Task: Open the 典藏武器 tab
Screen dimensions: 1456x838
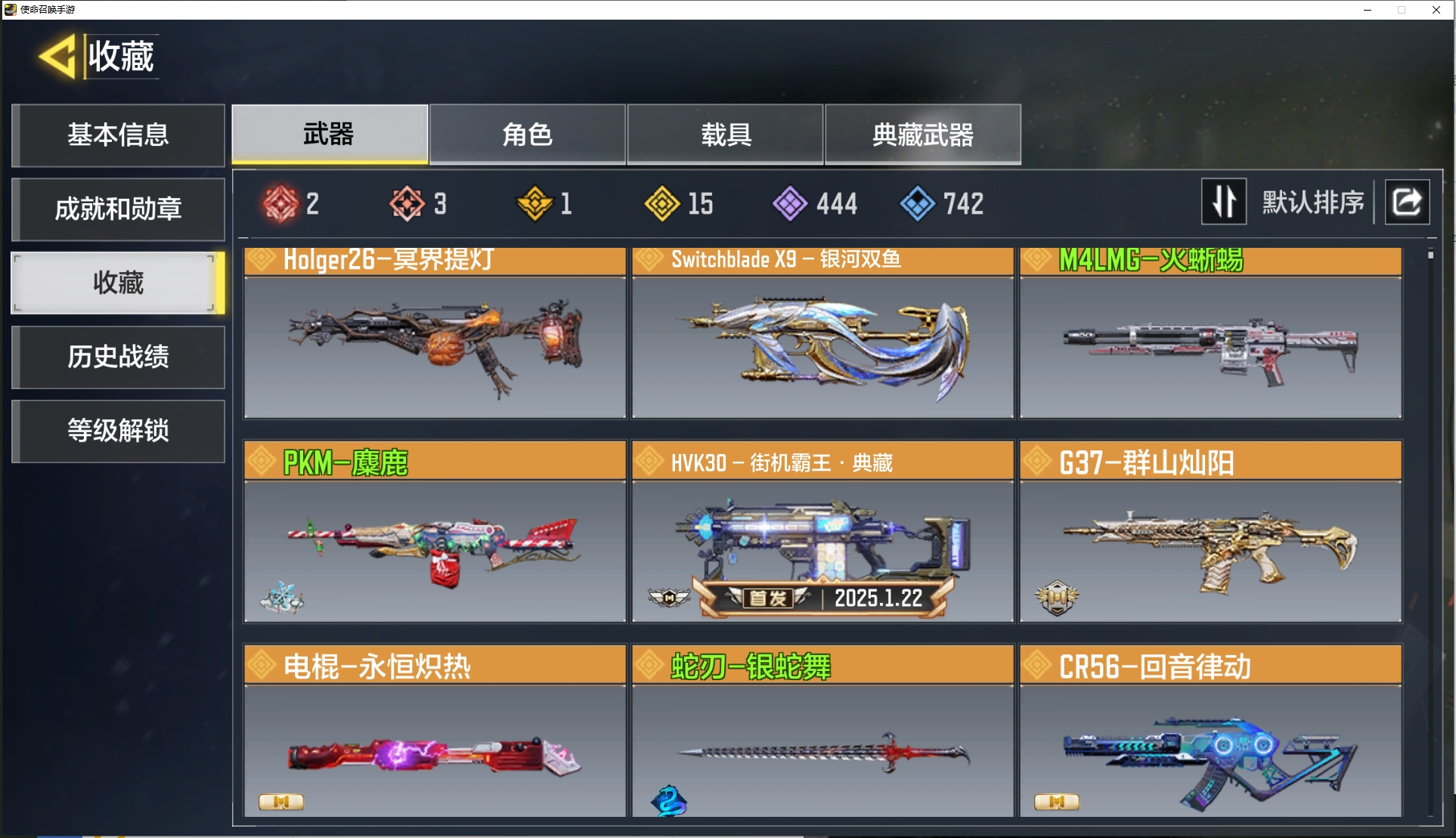Action: pos(922,135)
